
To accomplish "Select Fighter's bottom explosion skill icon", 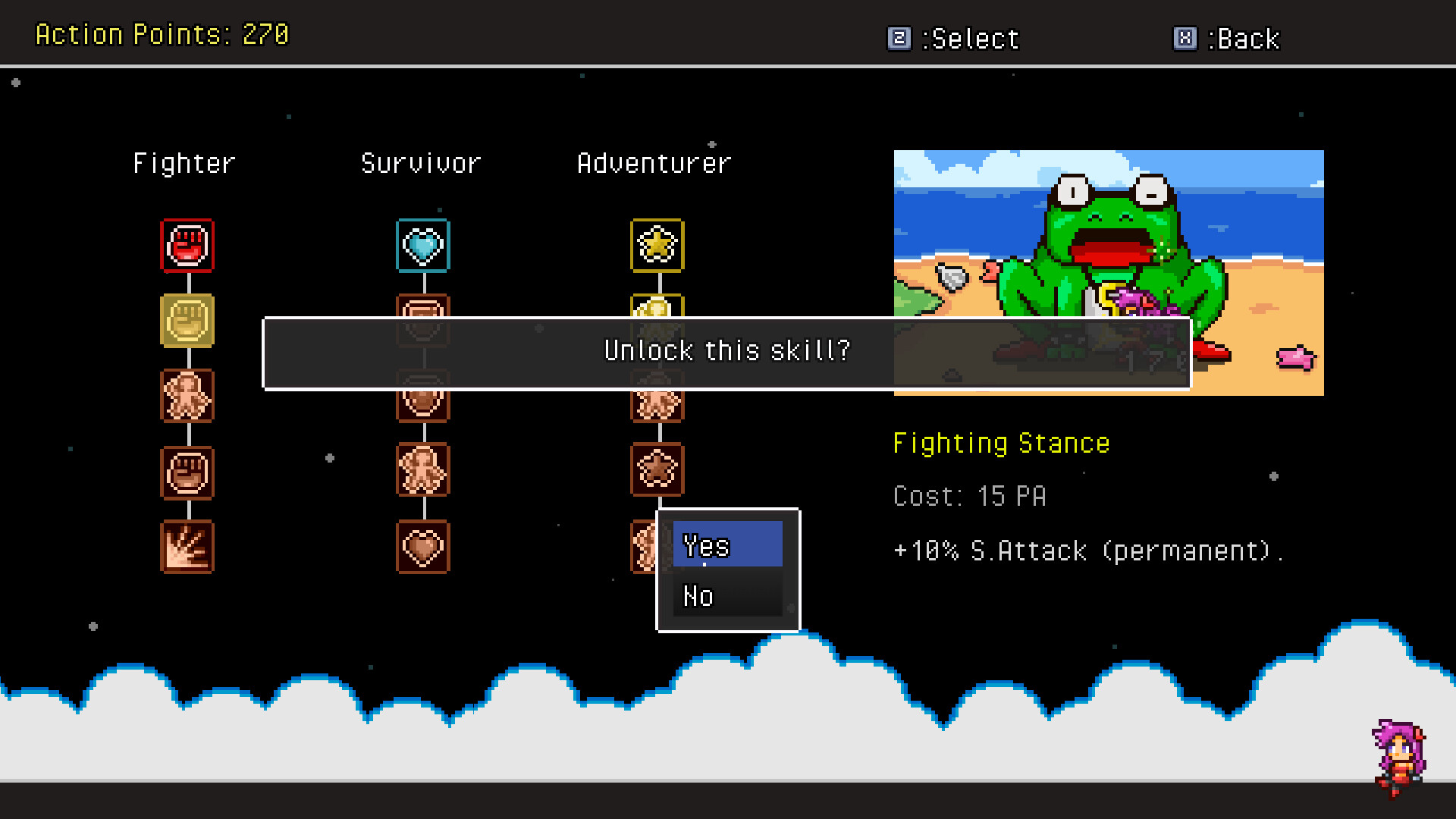I will click(187, 546).
